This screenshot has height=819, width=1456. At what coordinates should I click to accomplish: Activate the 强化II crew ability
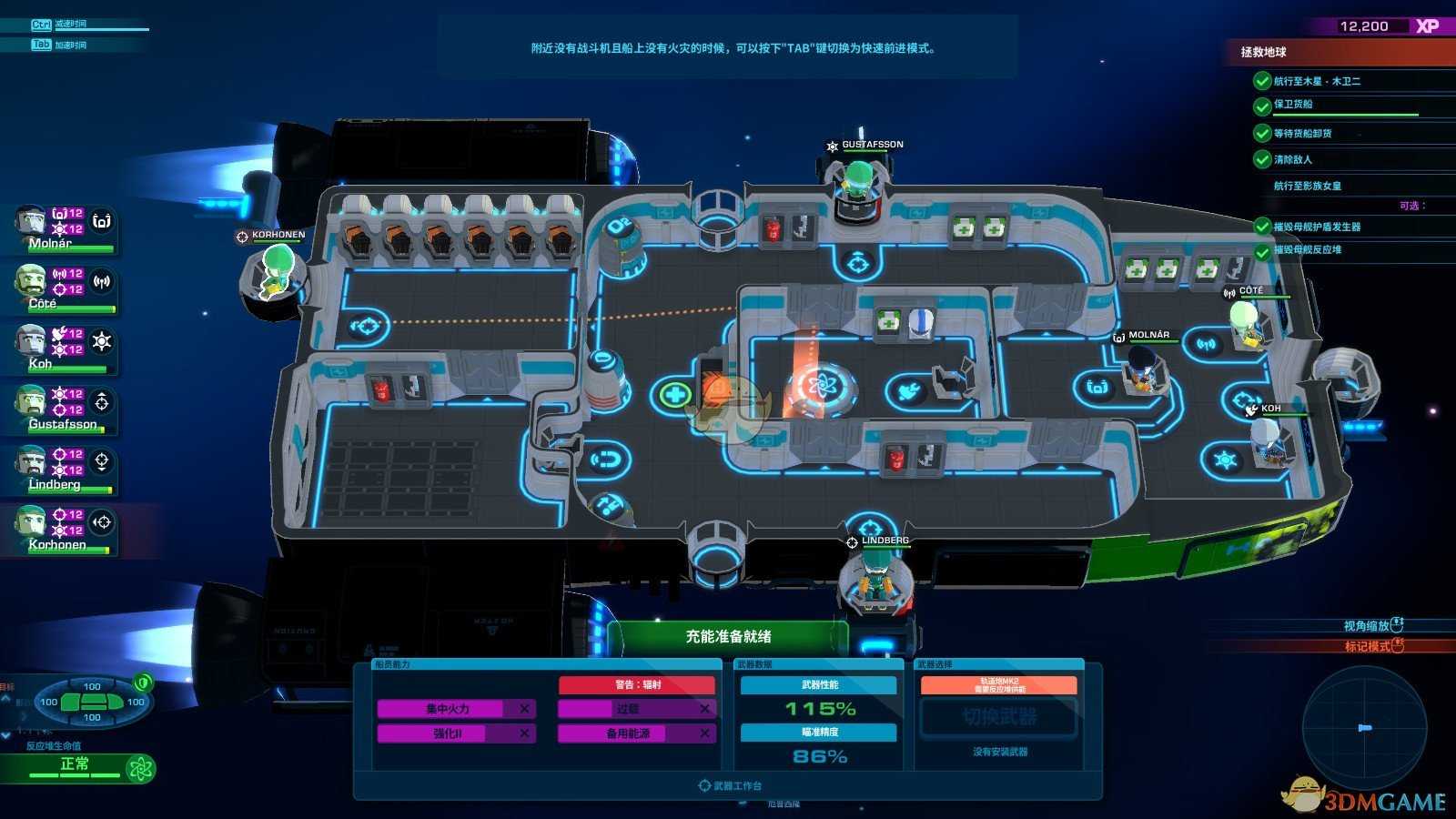point(448,733)
